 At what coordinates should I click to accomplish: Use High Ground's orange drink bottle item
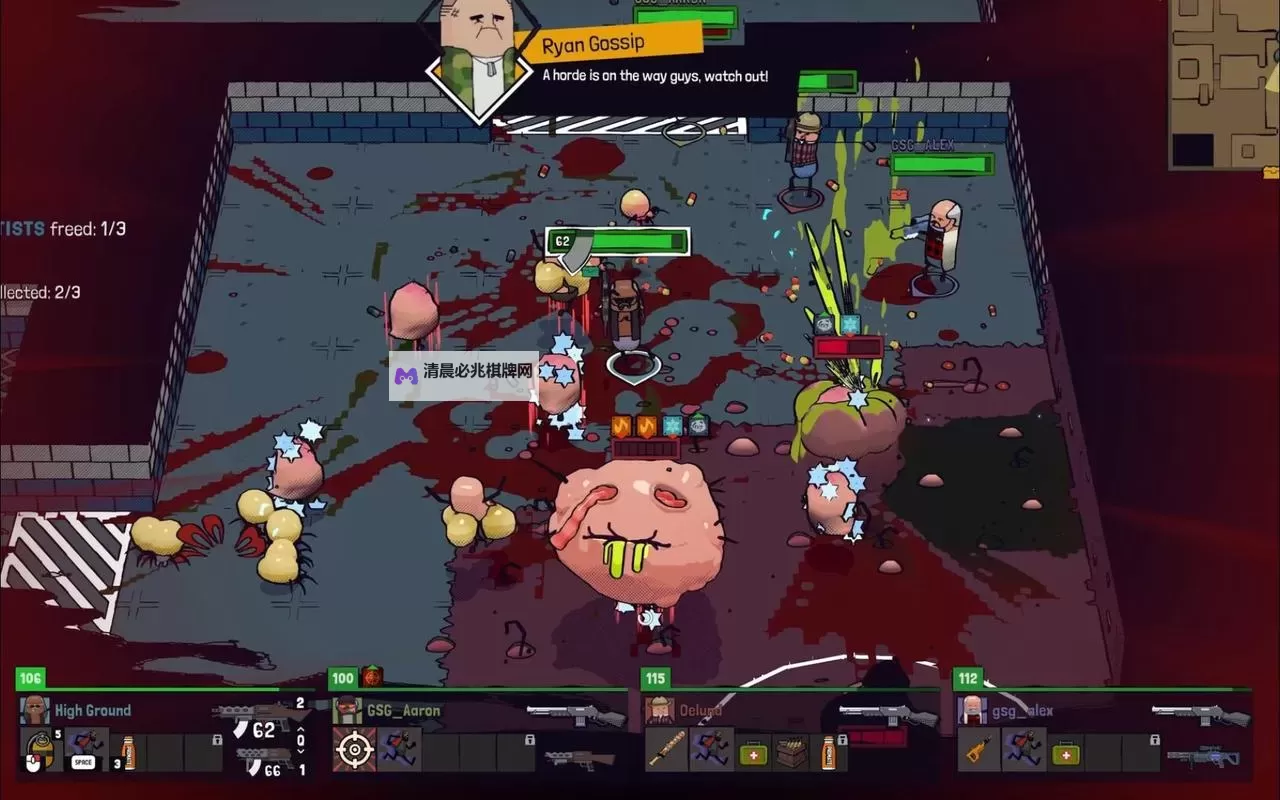(128, 750)
